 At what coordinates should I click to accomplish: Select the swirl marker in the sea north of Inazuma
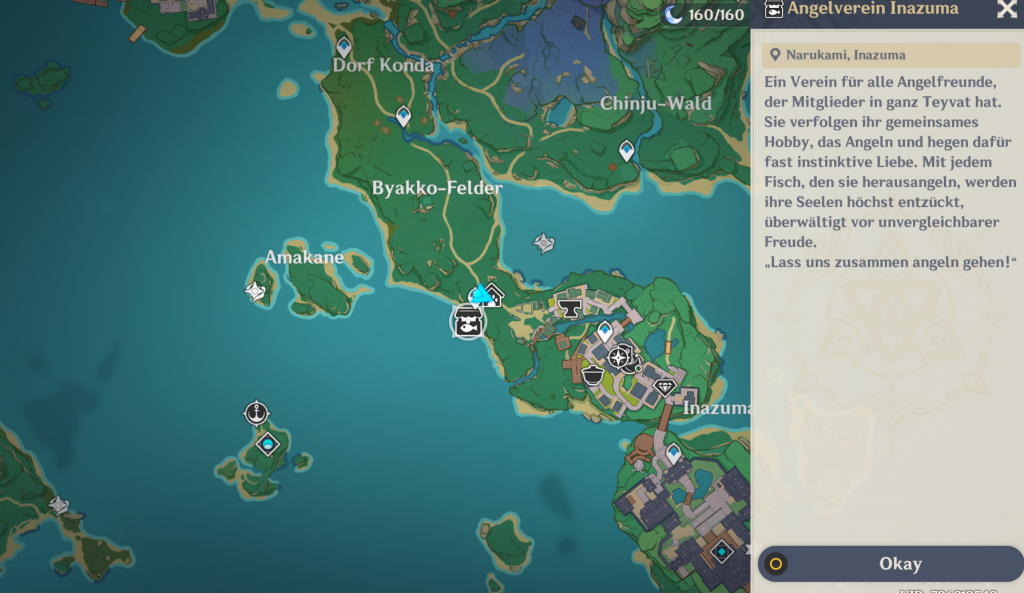click(544, 243)
